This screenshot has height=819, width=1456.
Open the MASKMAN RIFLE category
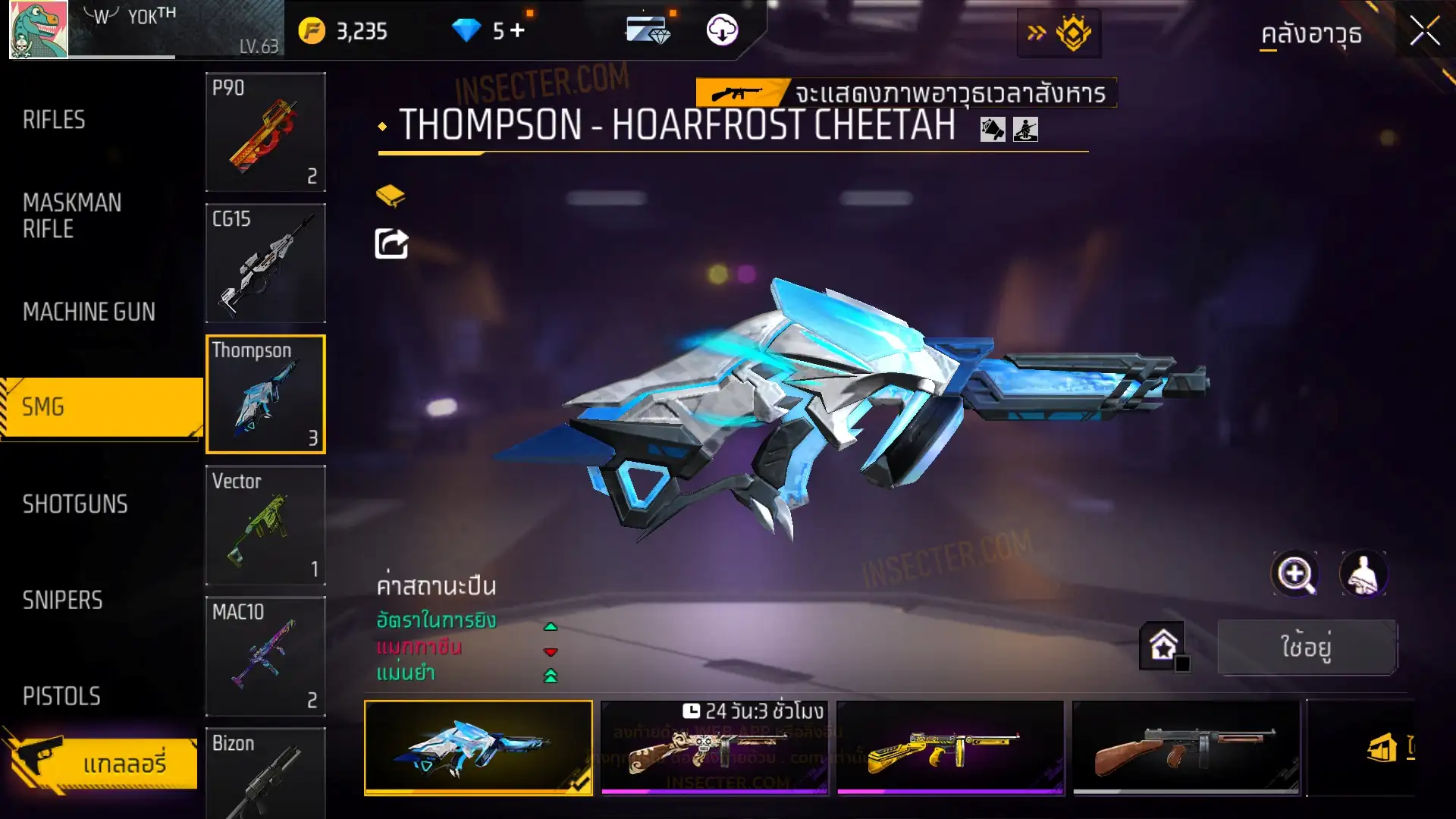72,215
